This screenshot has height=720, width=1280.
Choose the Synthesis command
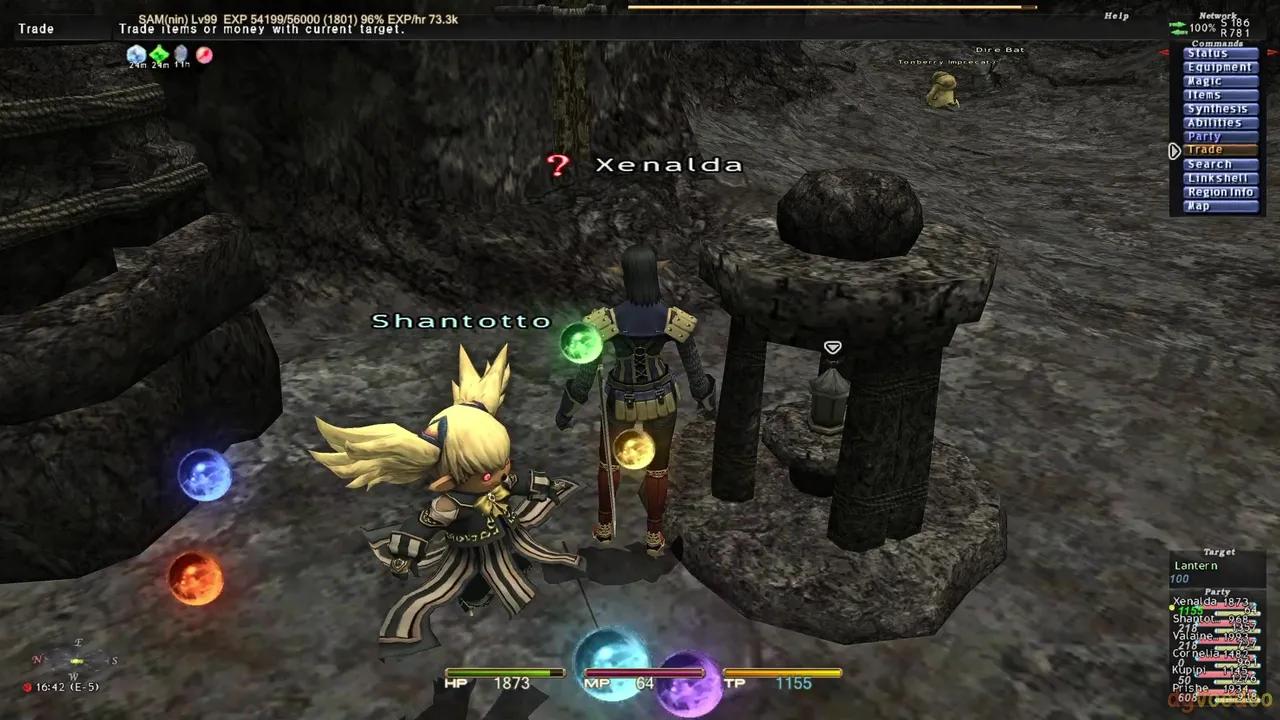[x=1220, y=109]
